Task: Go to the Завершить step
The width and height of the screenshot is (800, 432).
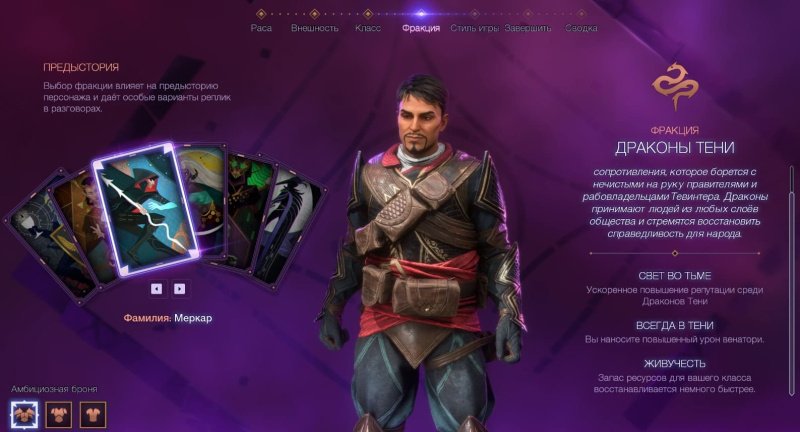Action: tap(527, 28)
